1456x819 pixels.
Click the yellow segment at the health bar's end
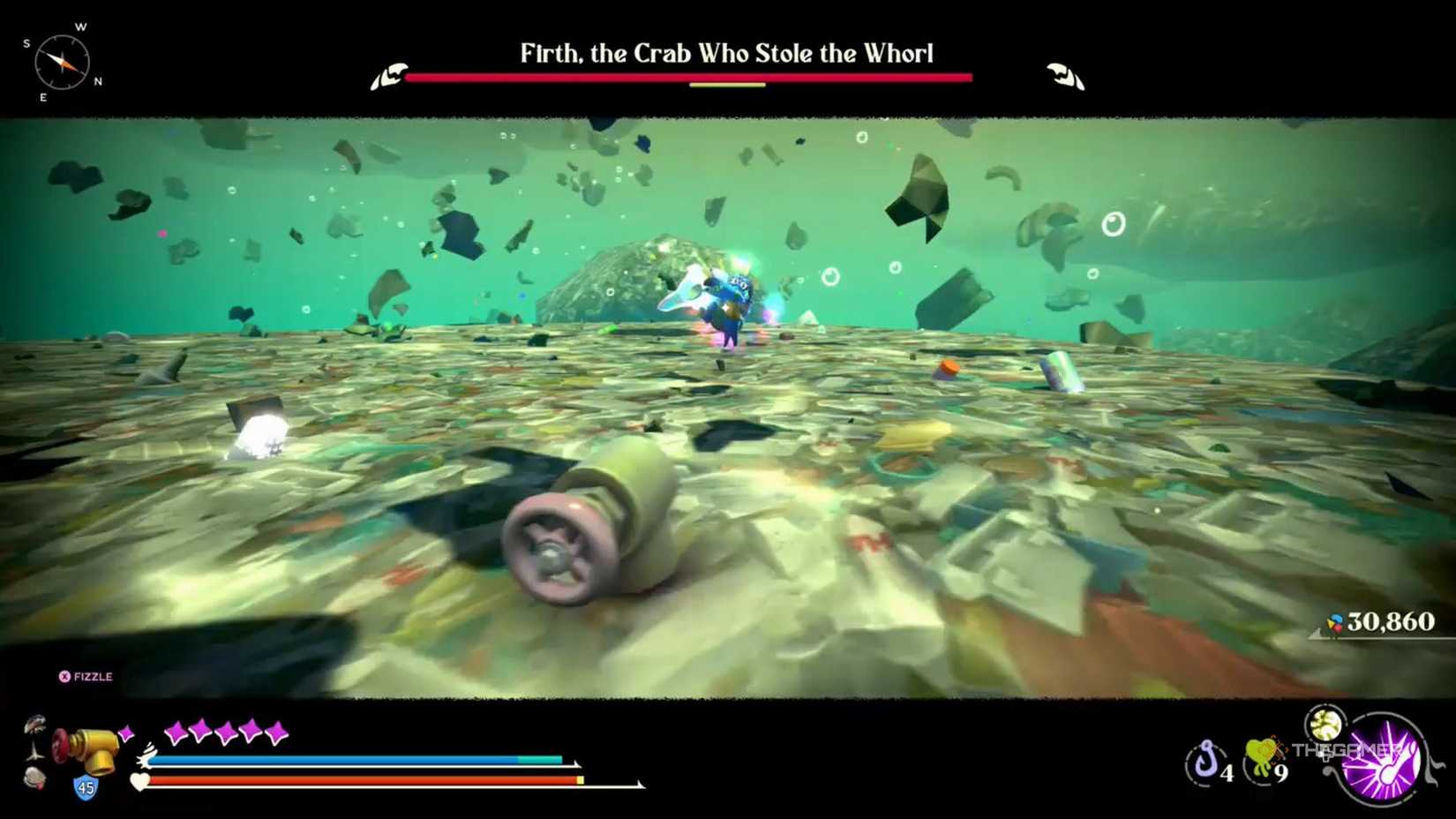[579, 781]
